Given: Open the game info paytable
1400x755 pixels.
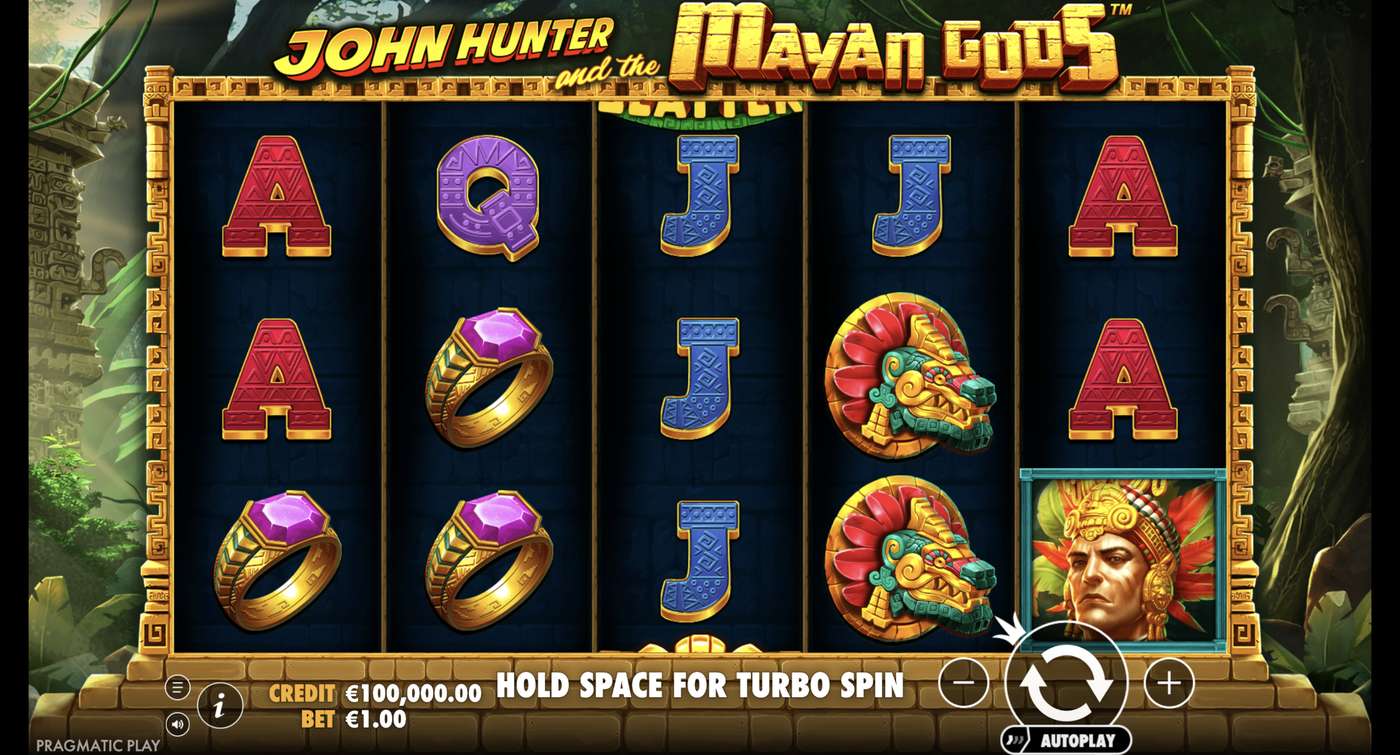Looking at the screenshot, I should point(218,704).
